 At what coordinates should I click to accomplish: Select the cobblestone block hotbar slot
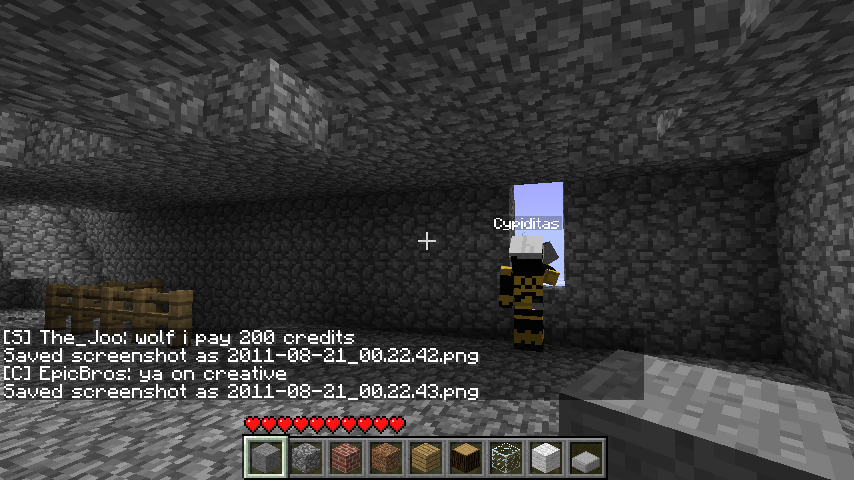pos(305,458)
